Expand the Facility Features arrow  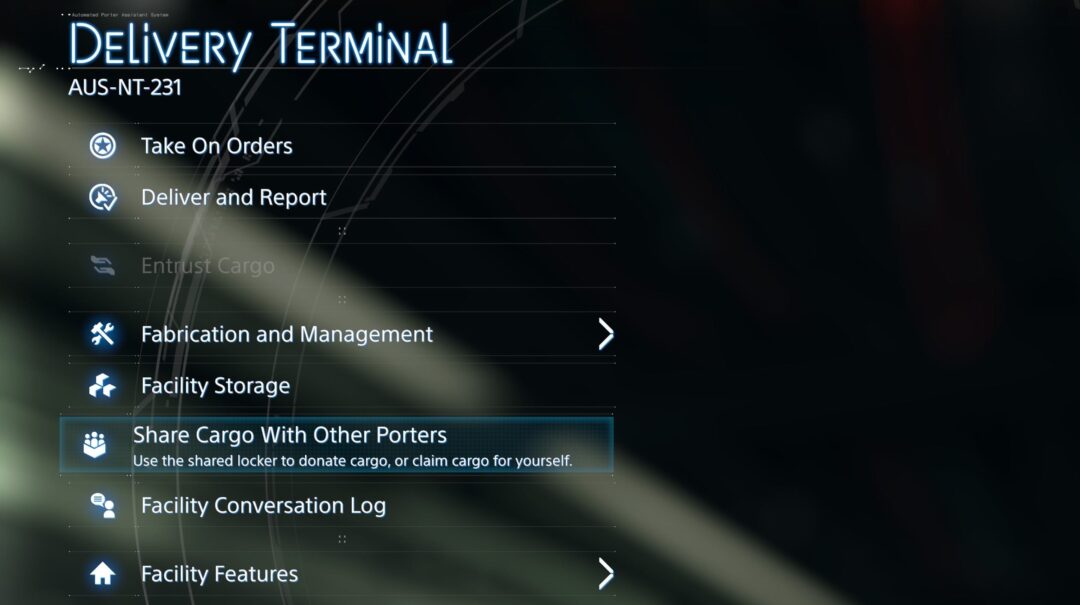click(605, 574)
